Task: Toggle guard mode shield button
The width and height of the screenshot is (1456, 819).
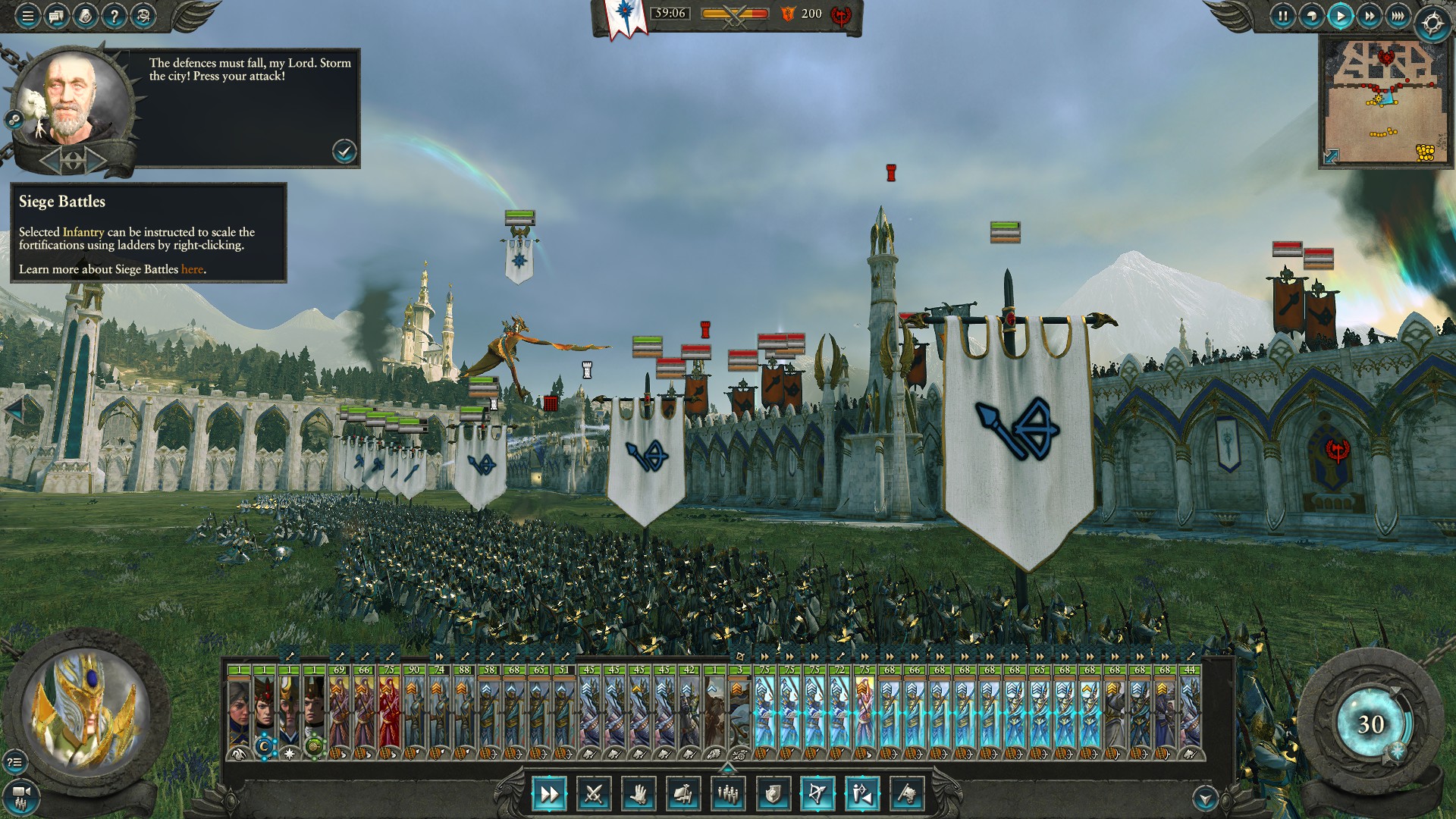Action: tap(773, 794)
